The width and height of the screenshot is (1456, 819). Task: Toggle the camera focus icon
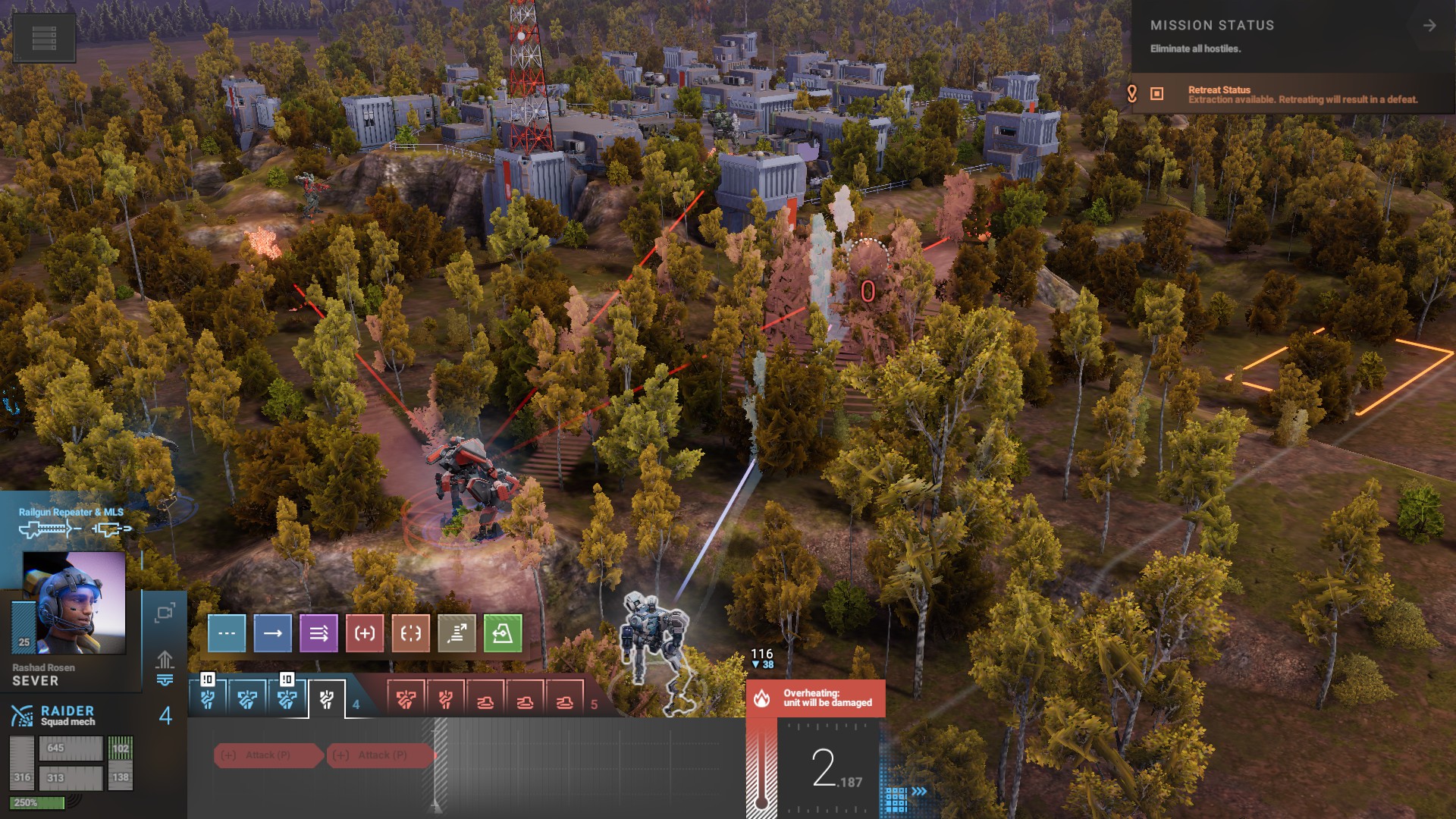click(165, 613)
